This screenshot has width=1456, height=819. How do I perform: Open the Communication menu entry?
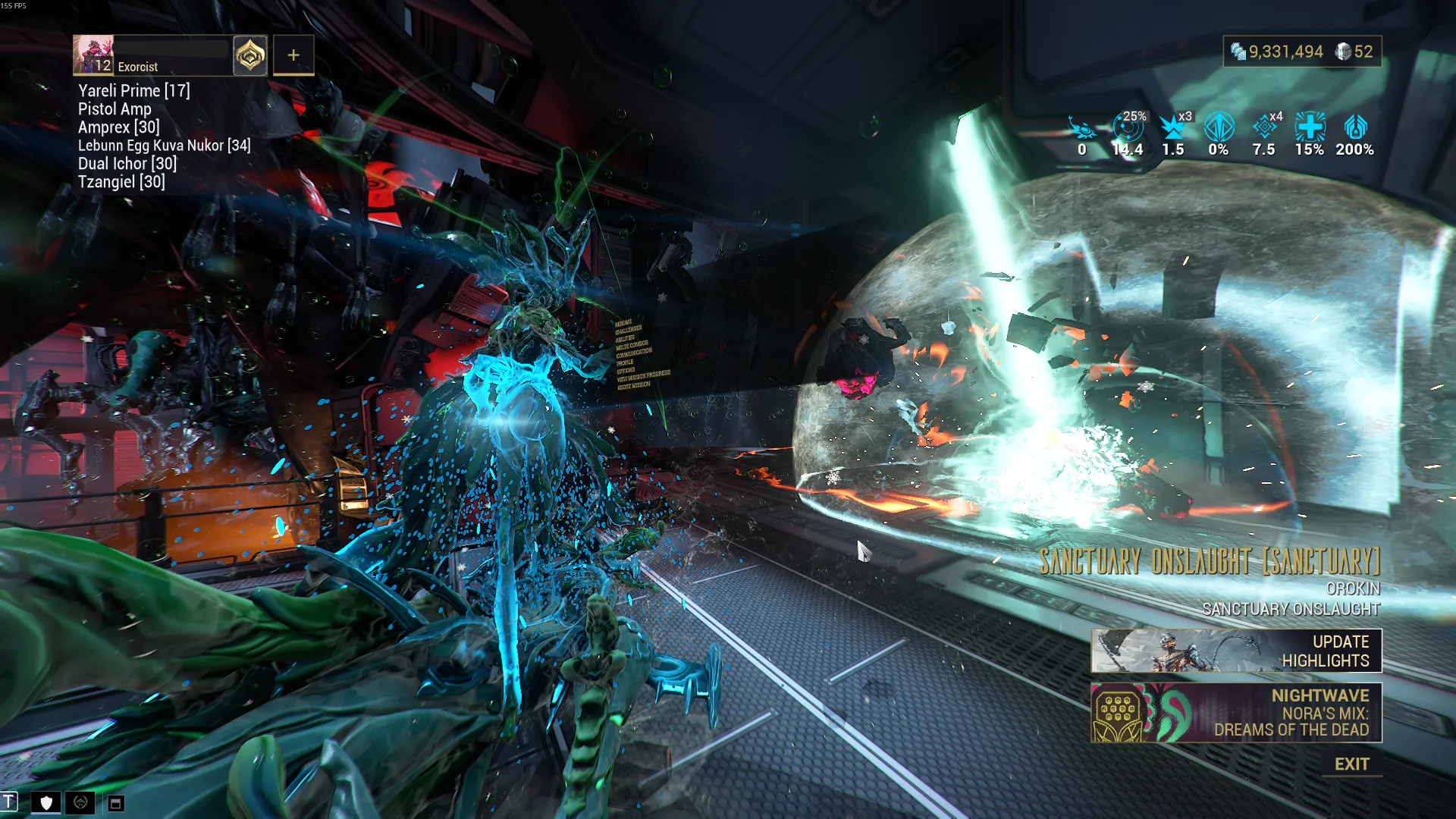click(x=634, y=353)
